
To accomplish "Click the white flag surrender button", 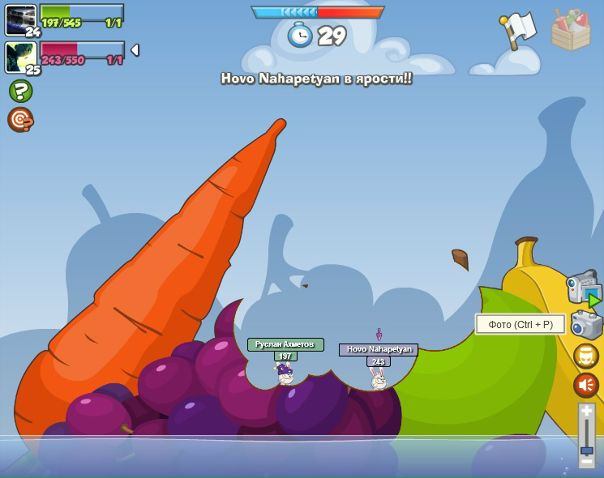I will point(519,30).
